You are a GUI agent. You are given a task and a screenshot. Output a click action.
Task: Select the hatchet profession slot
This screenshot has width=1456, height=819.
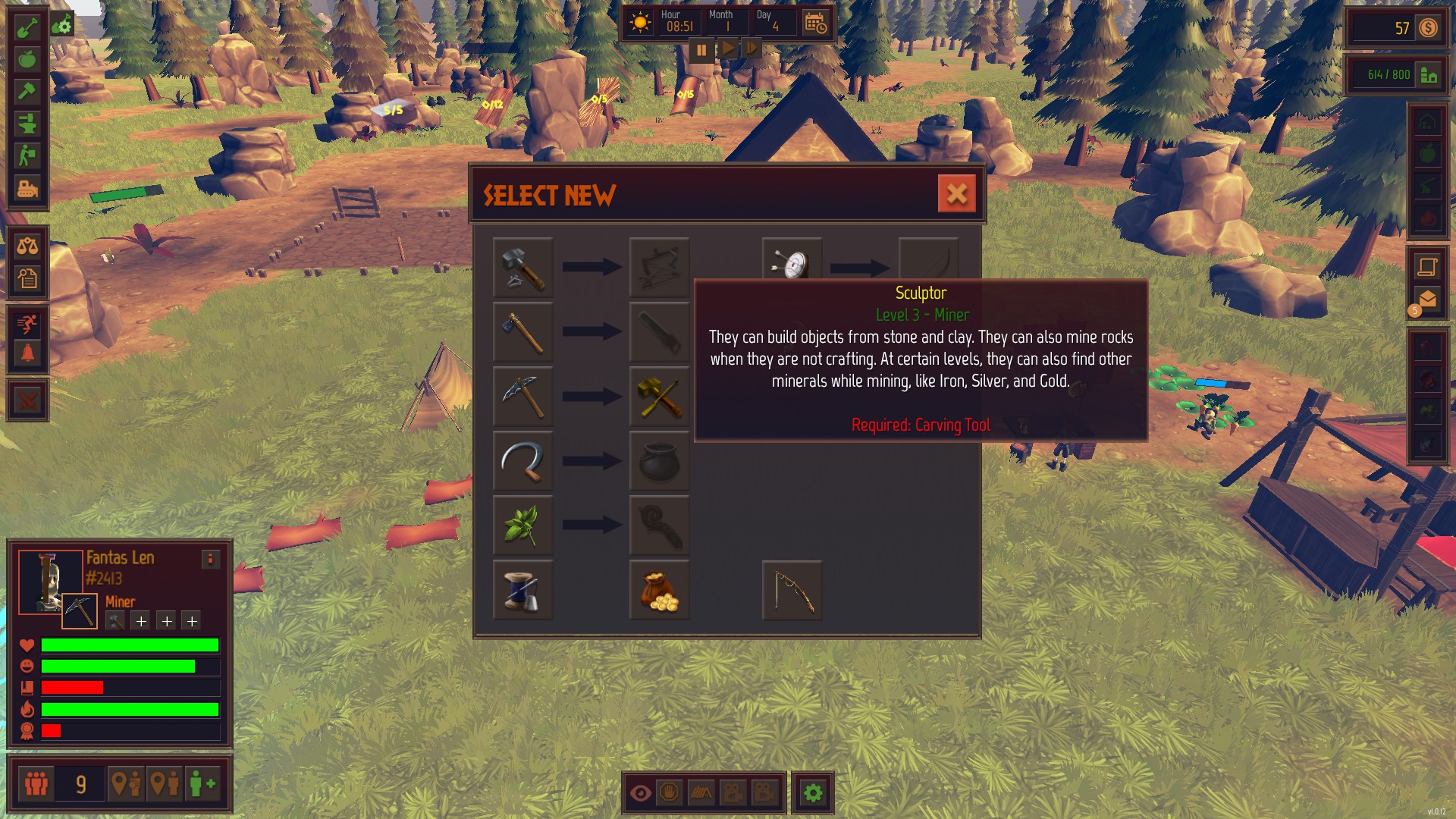coord(522,331)
